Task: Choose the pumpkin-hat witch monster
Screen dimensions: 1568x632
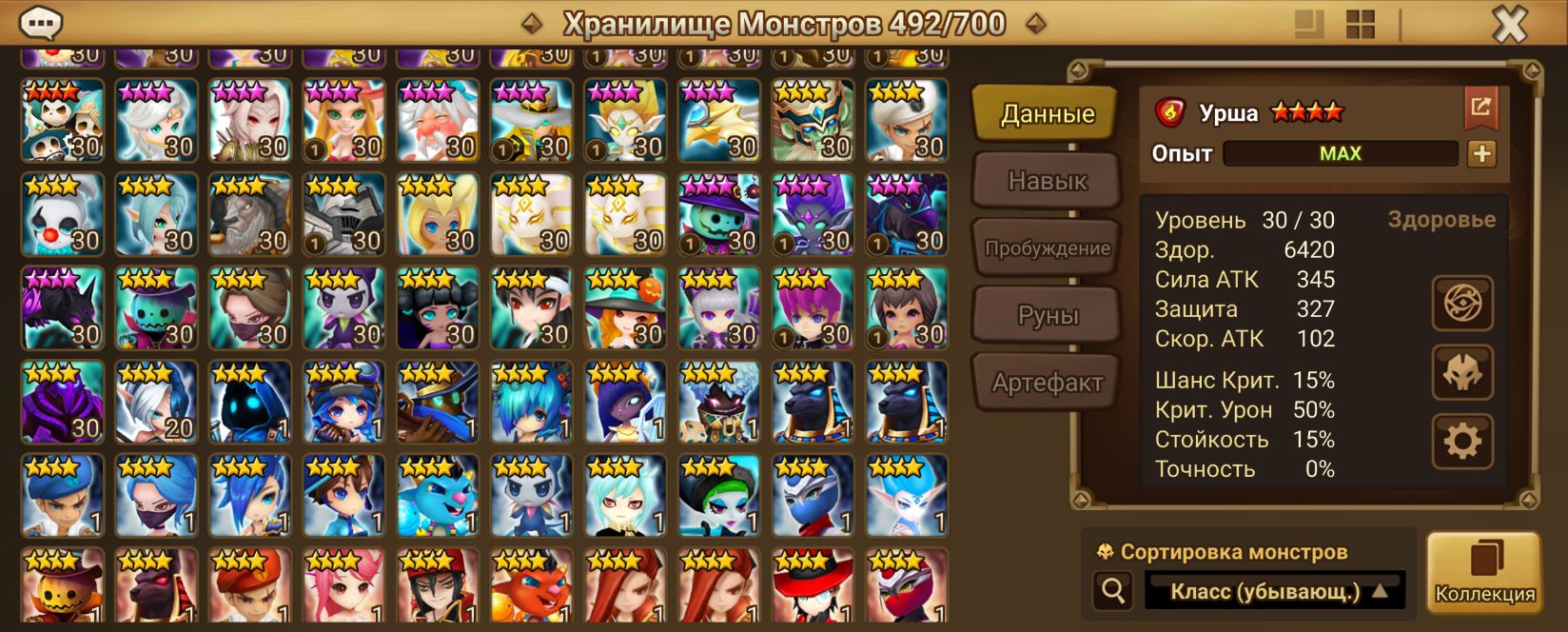Action: click(625, 307)
